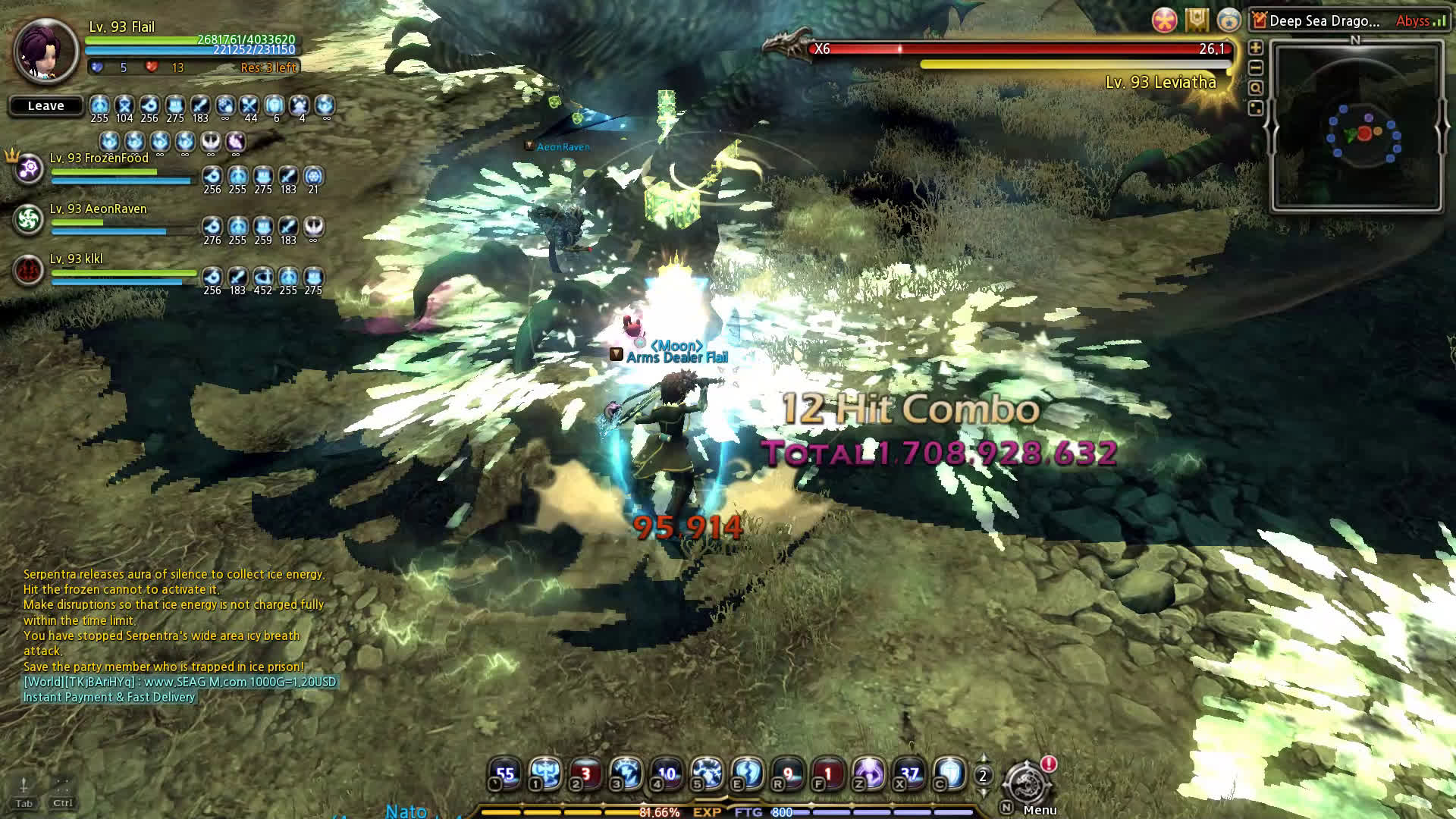Image resolution: width=1456 pixels, height=819 pixels.
Task: Click the Leave party button
Action: click(45, 106)
